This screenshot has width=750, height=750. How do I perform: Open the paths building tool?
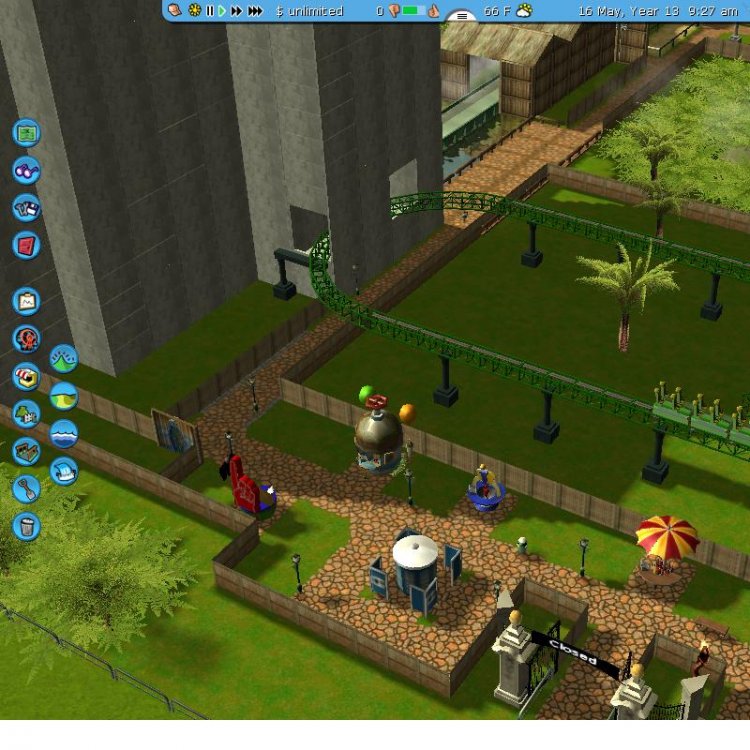click(x=26, y=451)
